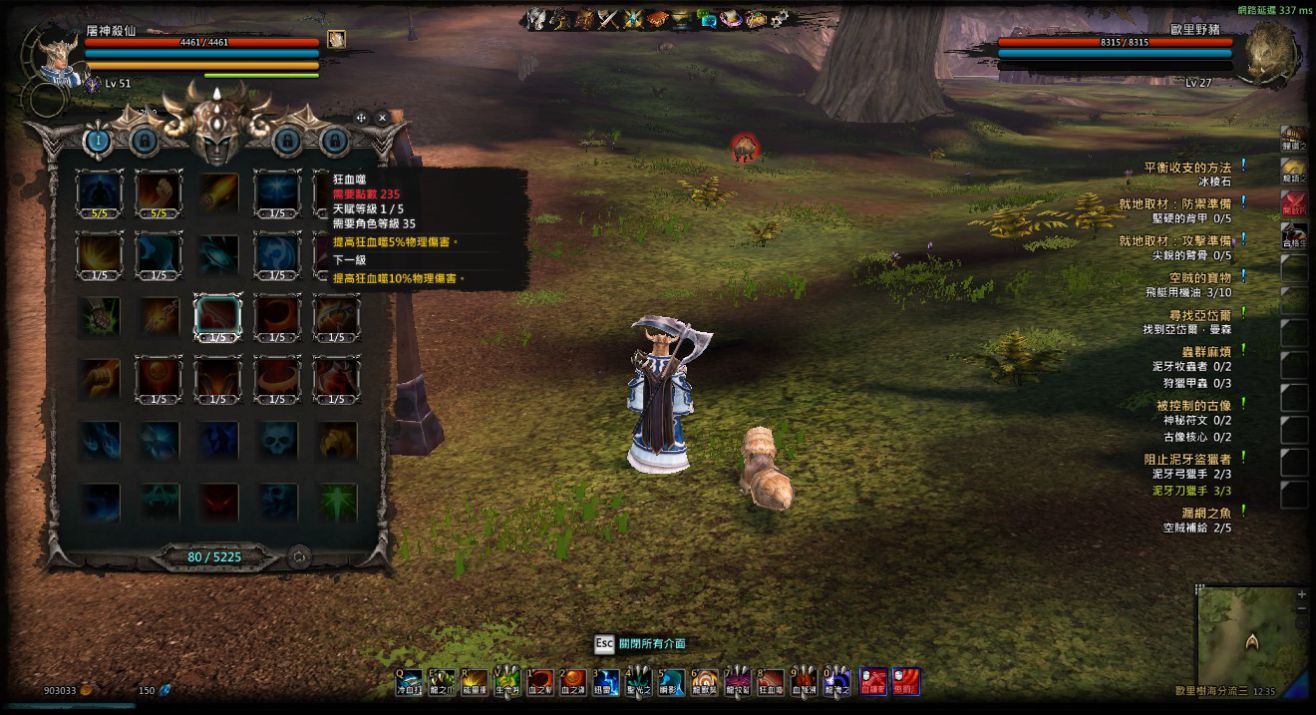The image size is (1316, 715).
Task: Open the orange book menu icon
Action: 657,18
